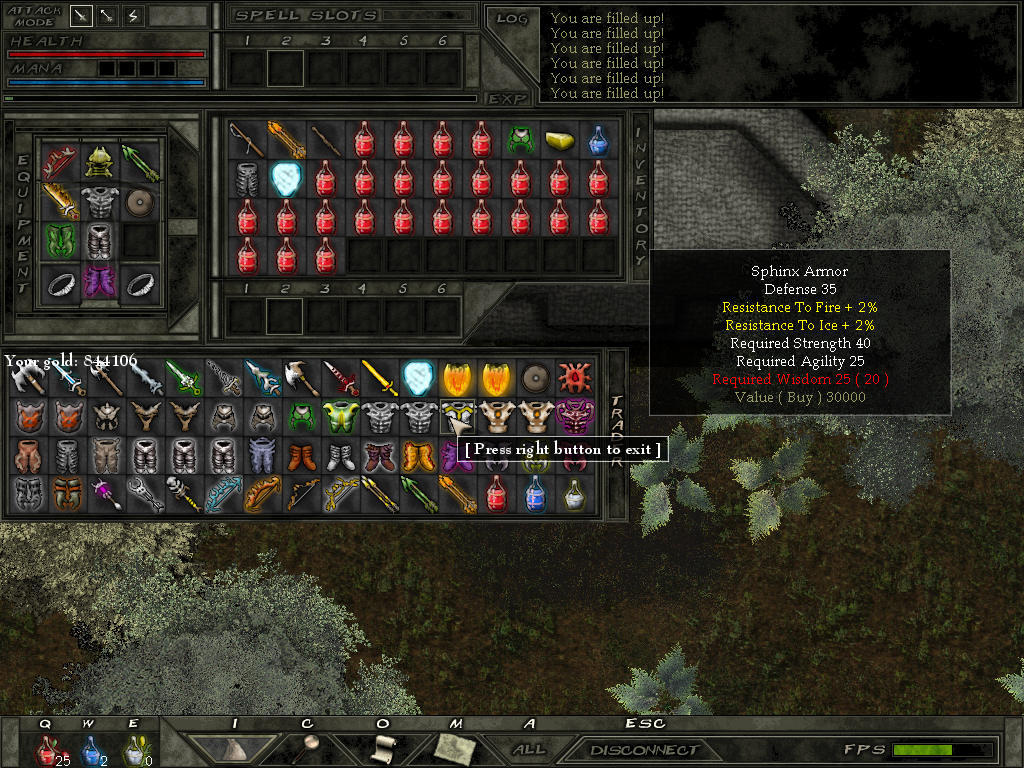Select the equipped purple boots

click(99, 282)
